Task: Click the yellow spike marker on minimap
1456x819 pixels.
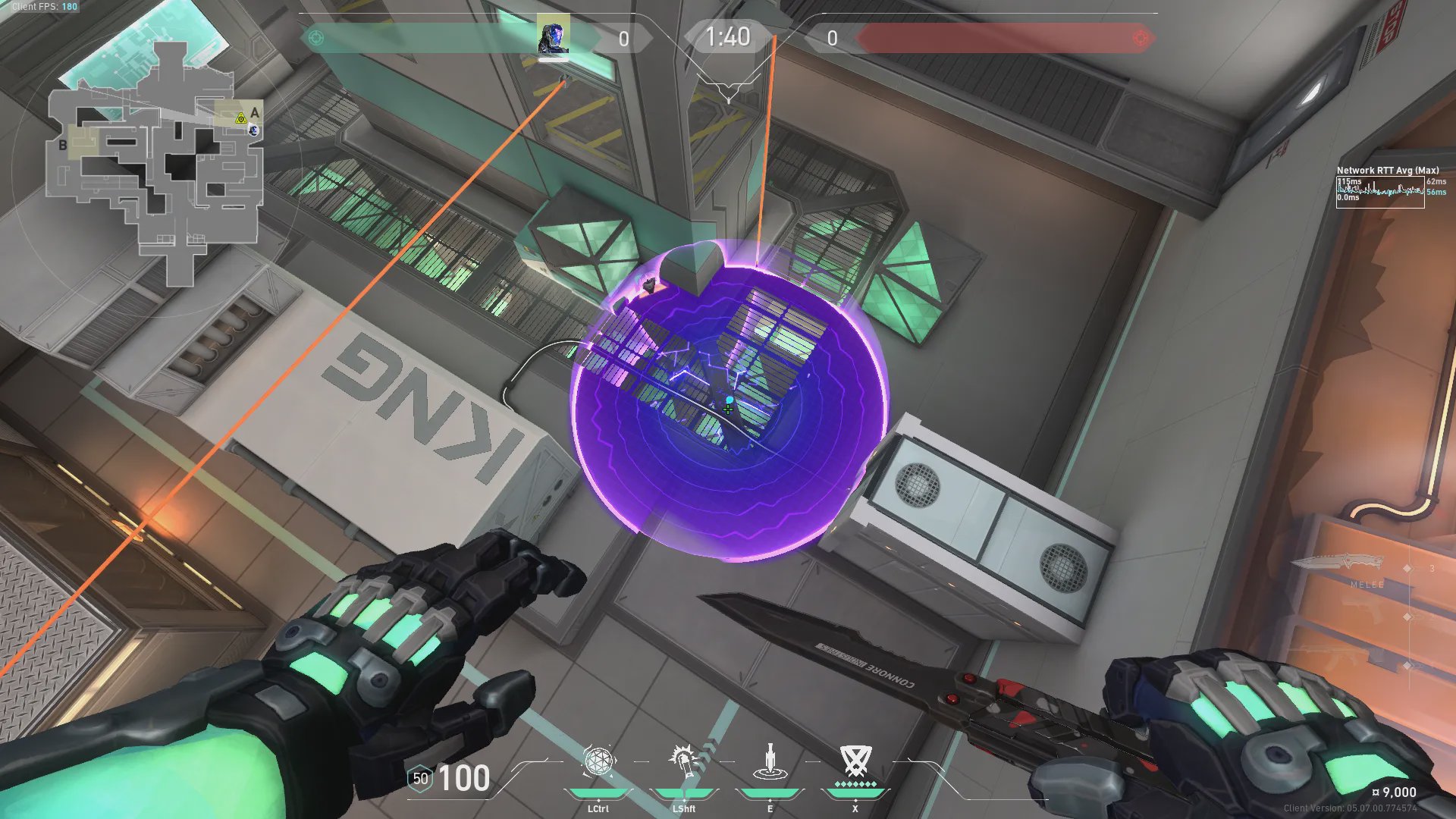Action: click(240, 118)
